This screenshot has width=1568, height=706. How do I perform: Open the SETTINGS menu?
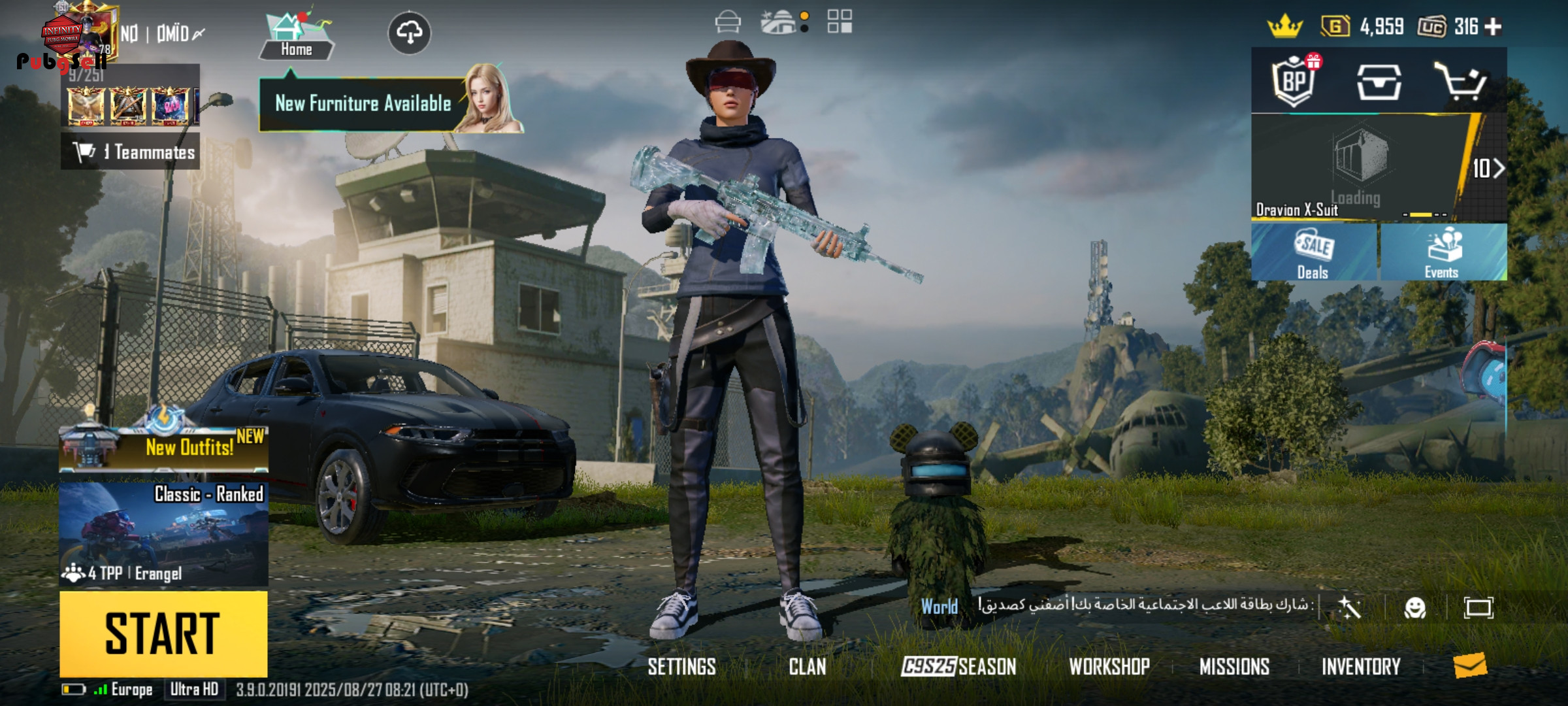coord(681,667)
